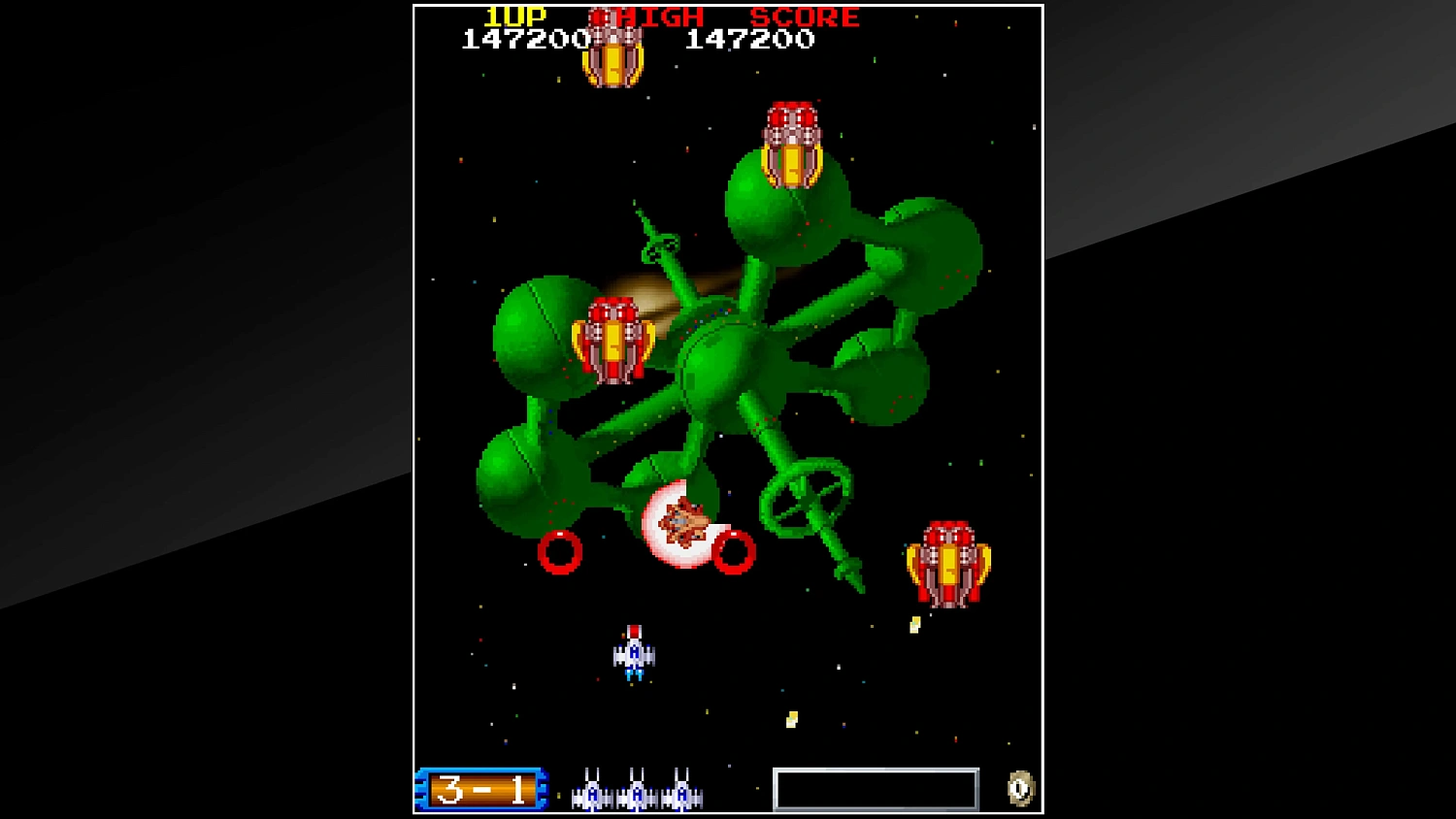Click the high score value 147200
The image size is (1456, 819).
tap(749, 39)
